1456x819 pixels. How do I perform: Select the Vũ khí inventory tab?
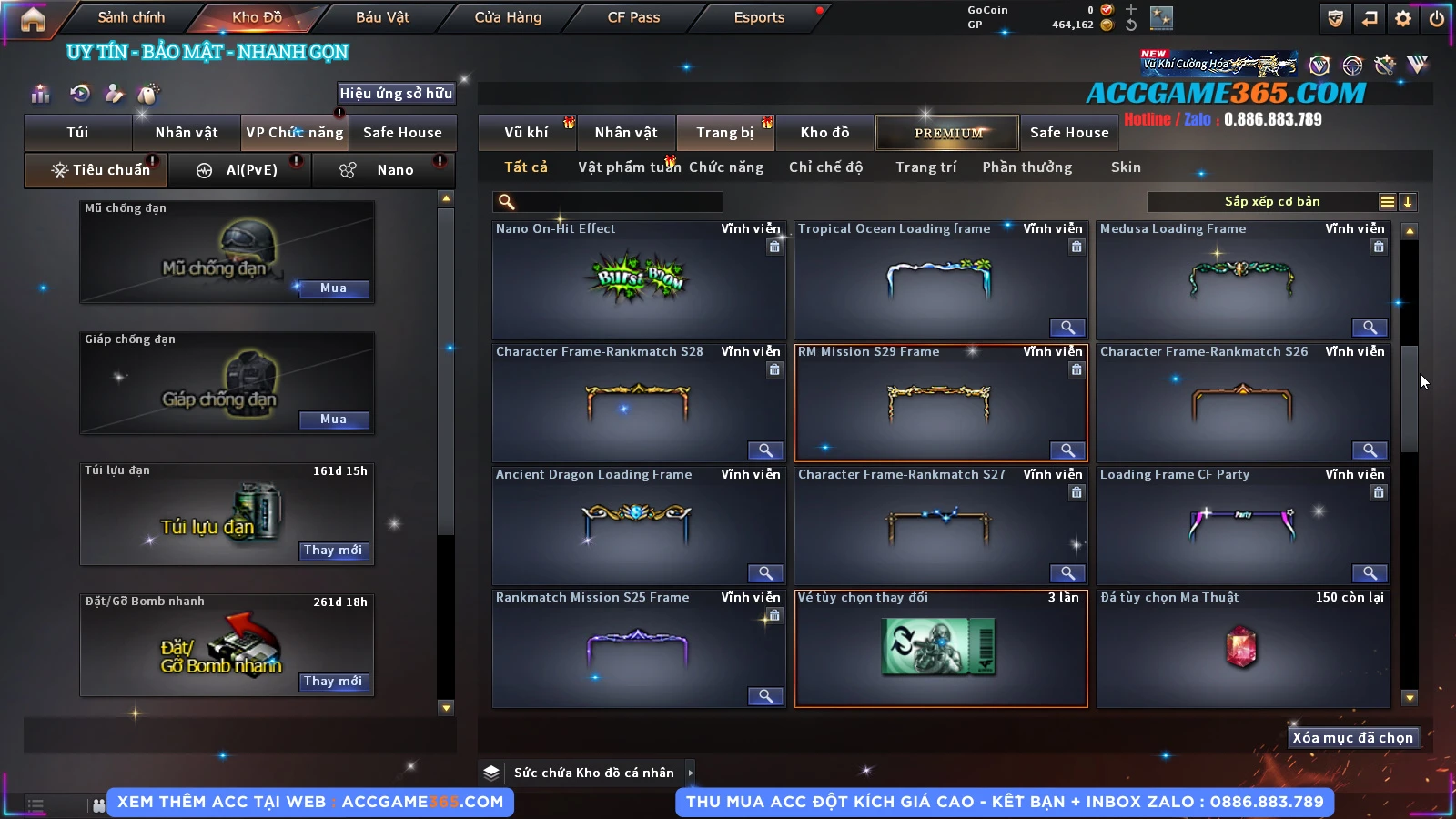click(x=526, y=133)
